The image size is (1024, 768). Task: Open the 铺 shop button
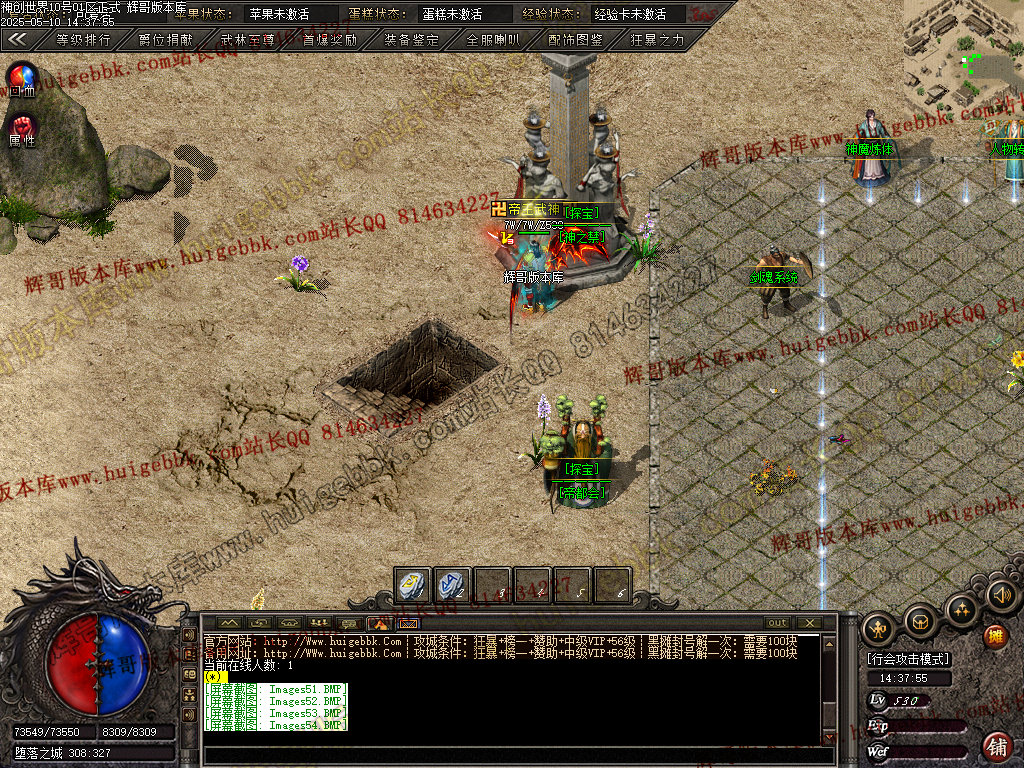pos(997,745)
